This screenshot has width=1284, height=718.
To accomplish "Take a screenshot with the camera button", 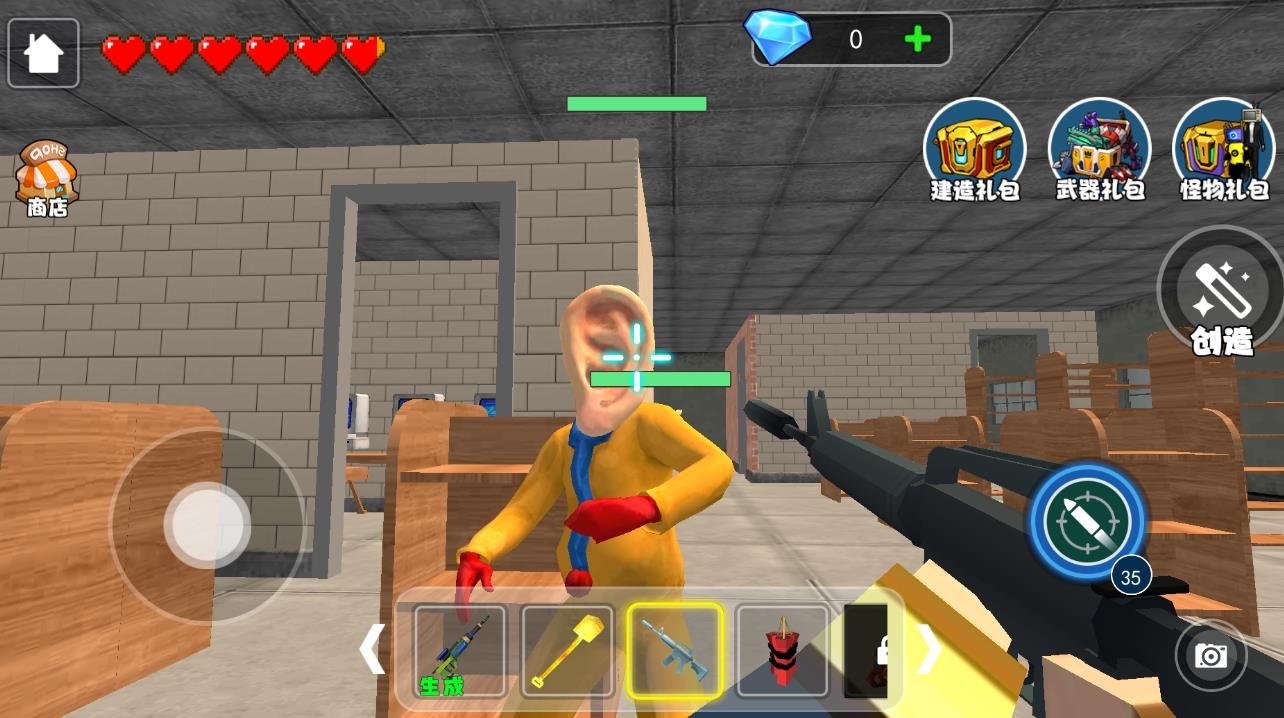I will [x=1211, y=655].
